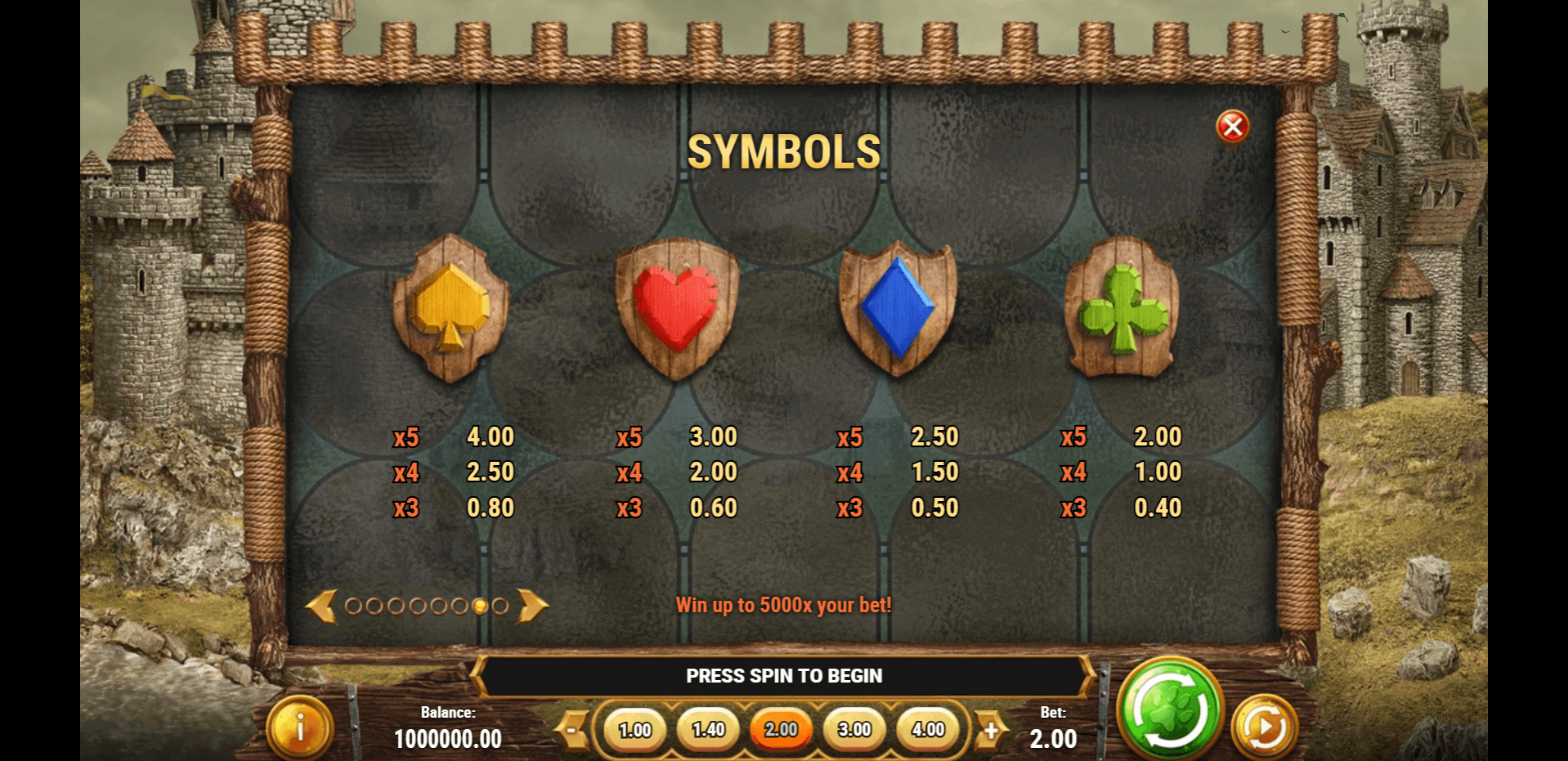Increase the bet with the plus arrow

coord(991,730)
